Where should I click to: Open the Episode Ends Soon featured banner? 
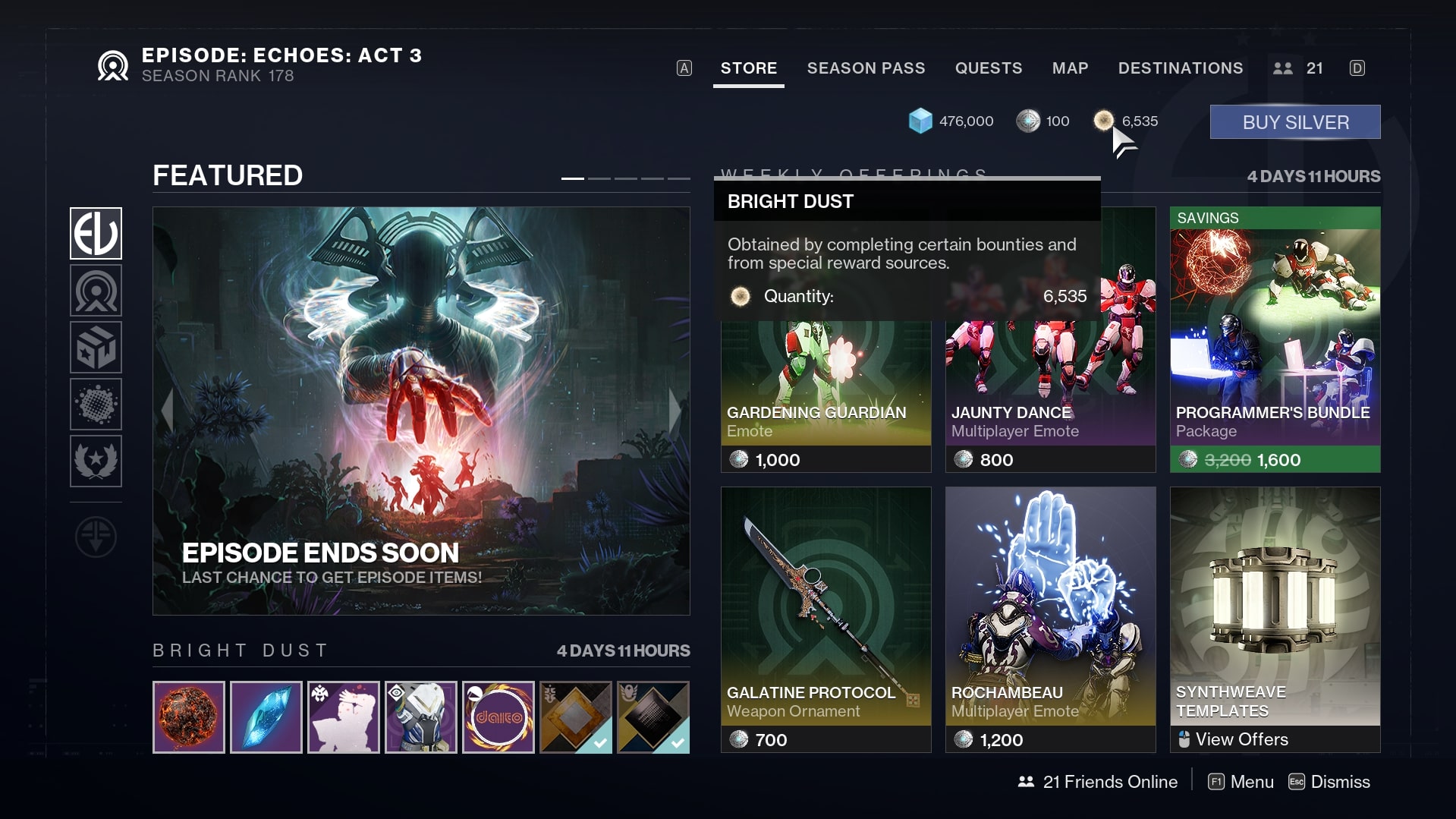pyautogui.click(x=421, y=410)
